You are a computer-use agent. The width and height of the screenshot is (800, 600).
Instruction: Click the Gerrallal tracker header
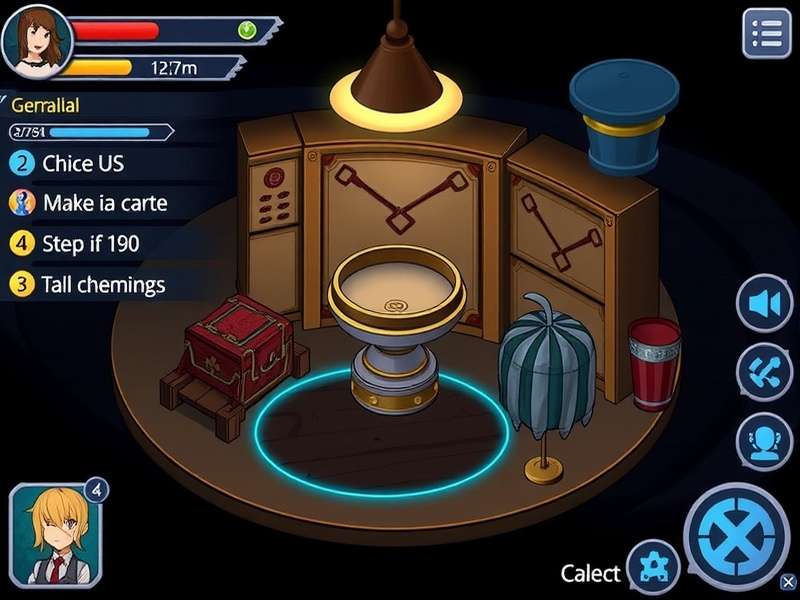coord(45,105)
